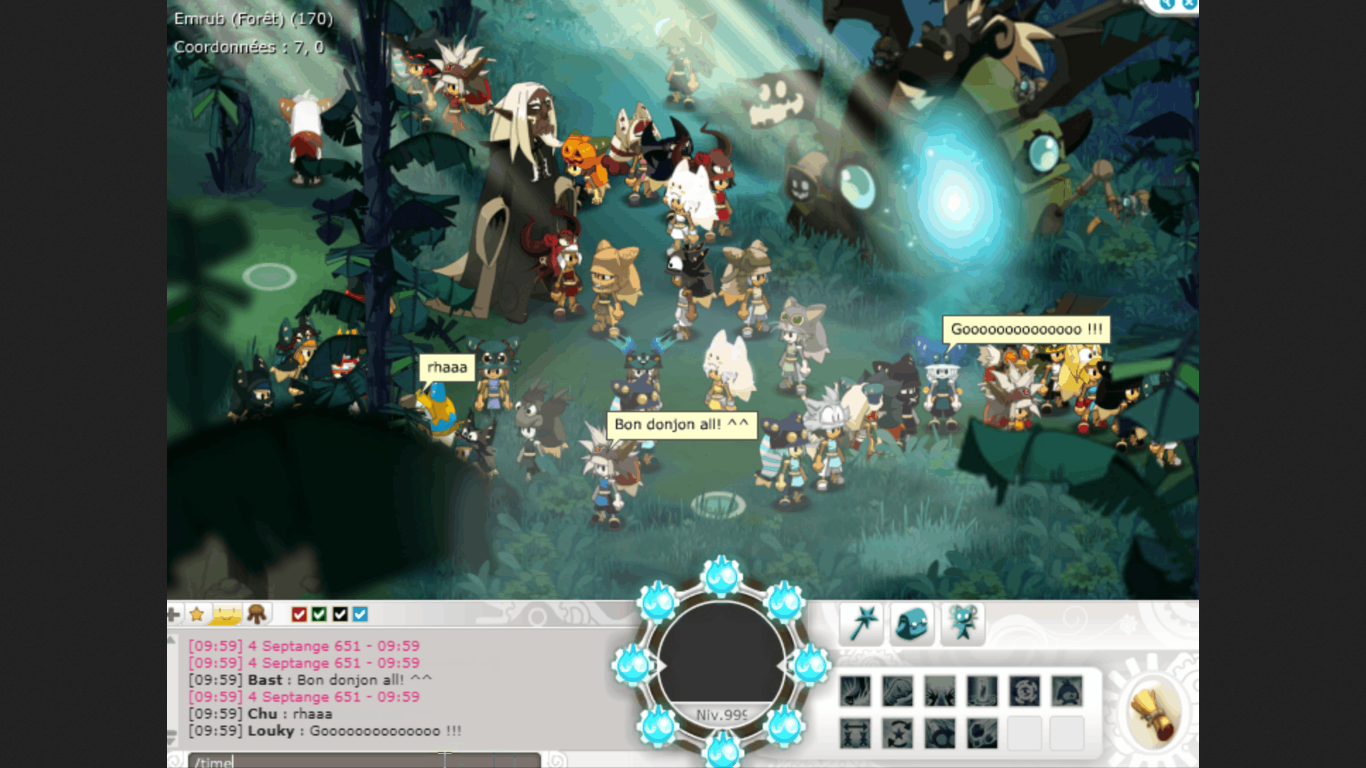Open a new chat tab with the plus button

[x=176, y=615]
